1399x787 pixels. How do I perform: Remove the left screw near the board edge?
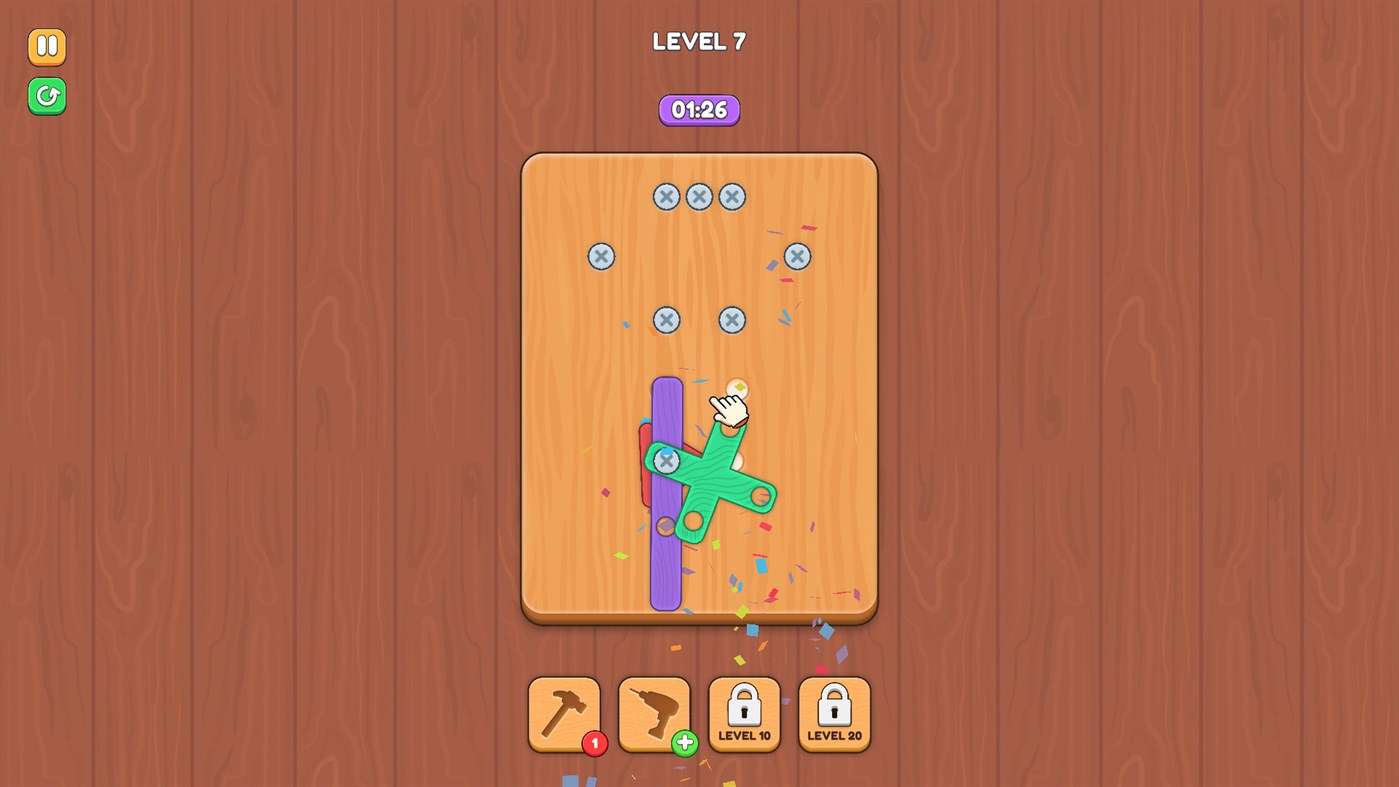coord(601,256)
